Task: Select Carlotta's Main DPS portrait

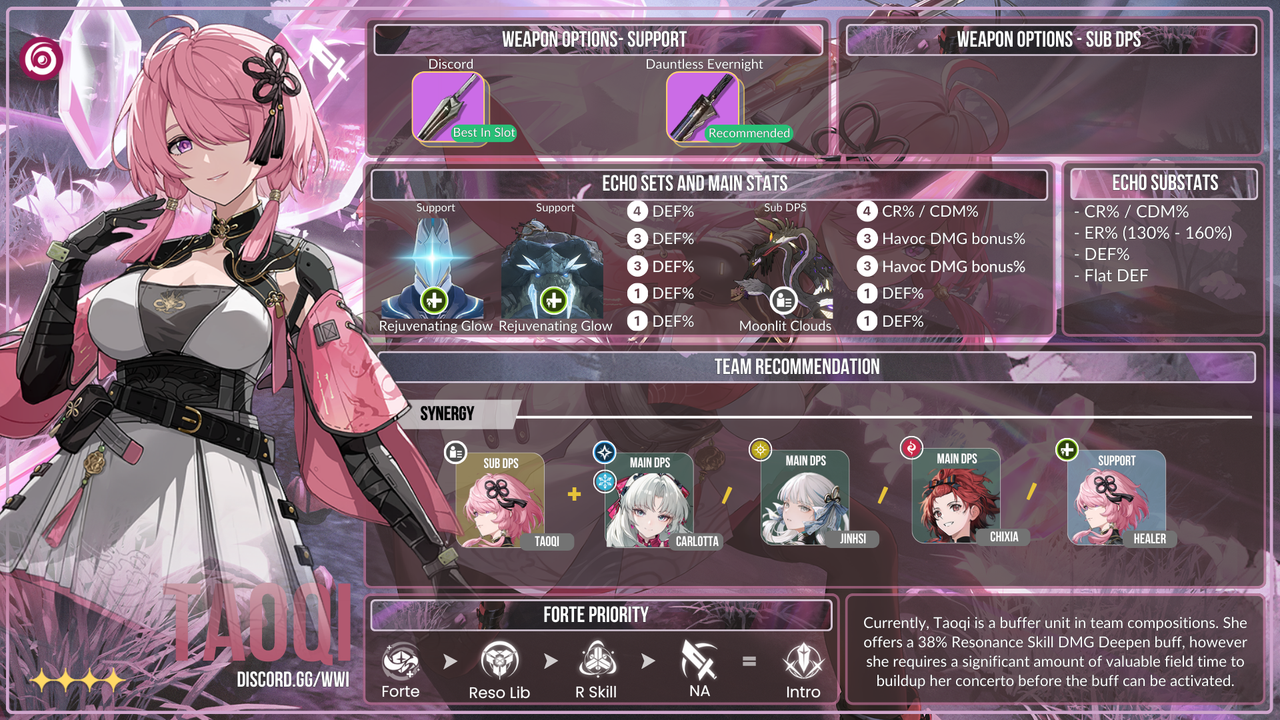Action: click(x=649, y=499)
